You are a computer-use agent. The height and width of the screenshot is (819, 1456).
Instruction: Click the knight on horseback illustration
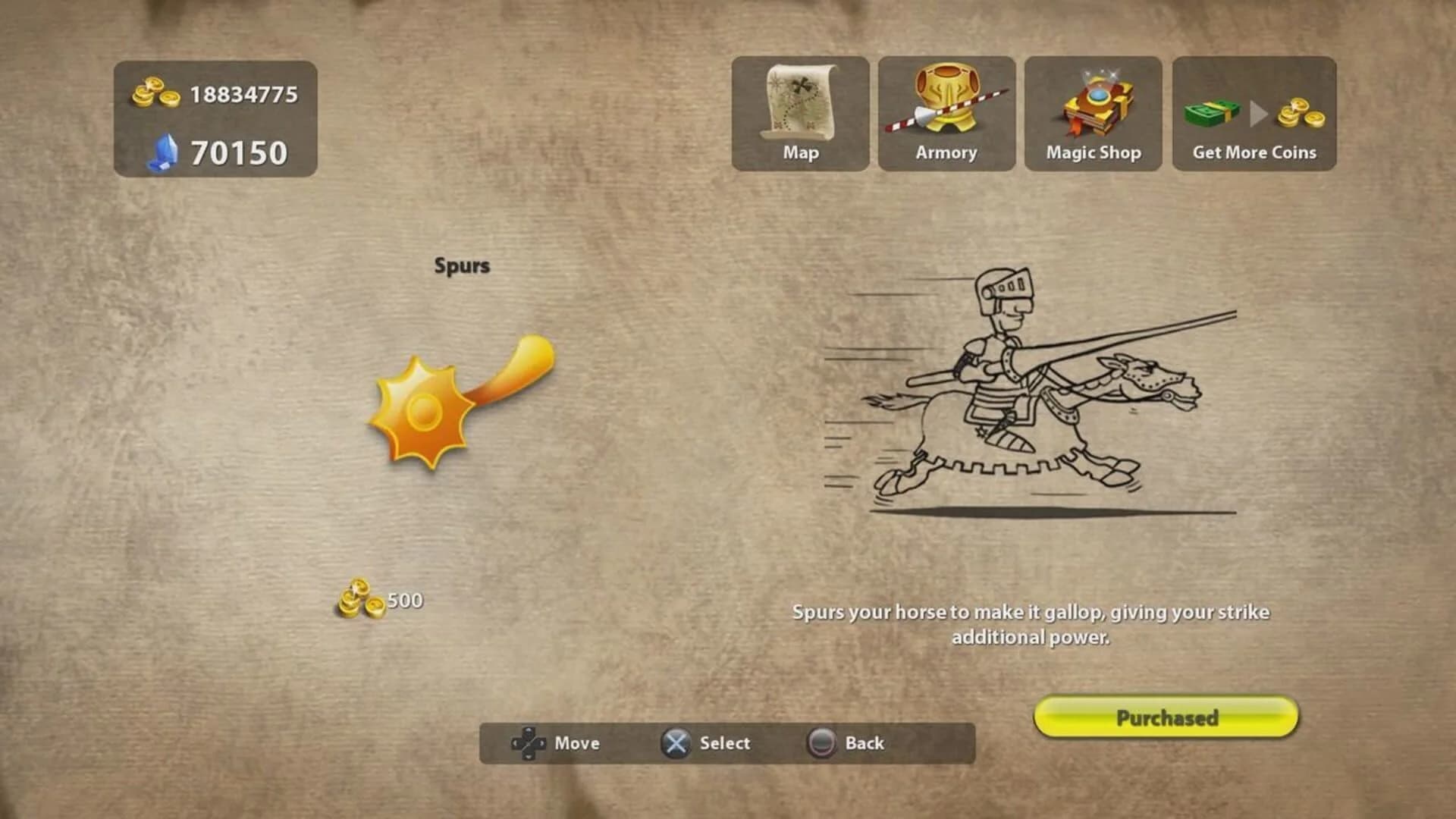coord(1024,394)
